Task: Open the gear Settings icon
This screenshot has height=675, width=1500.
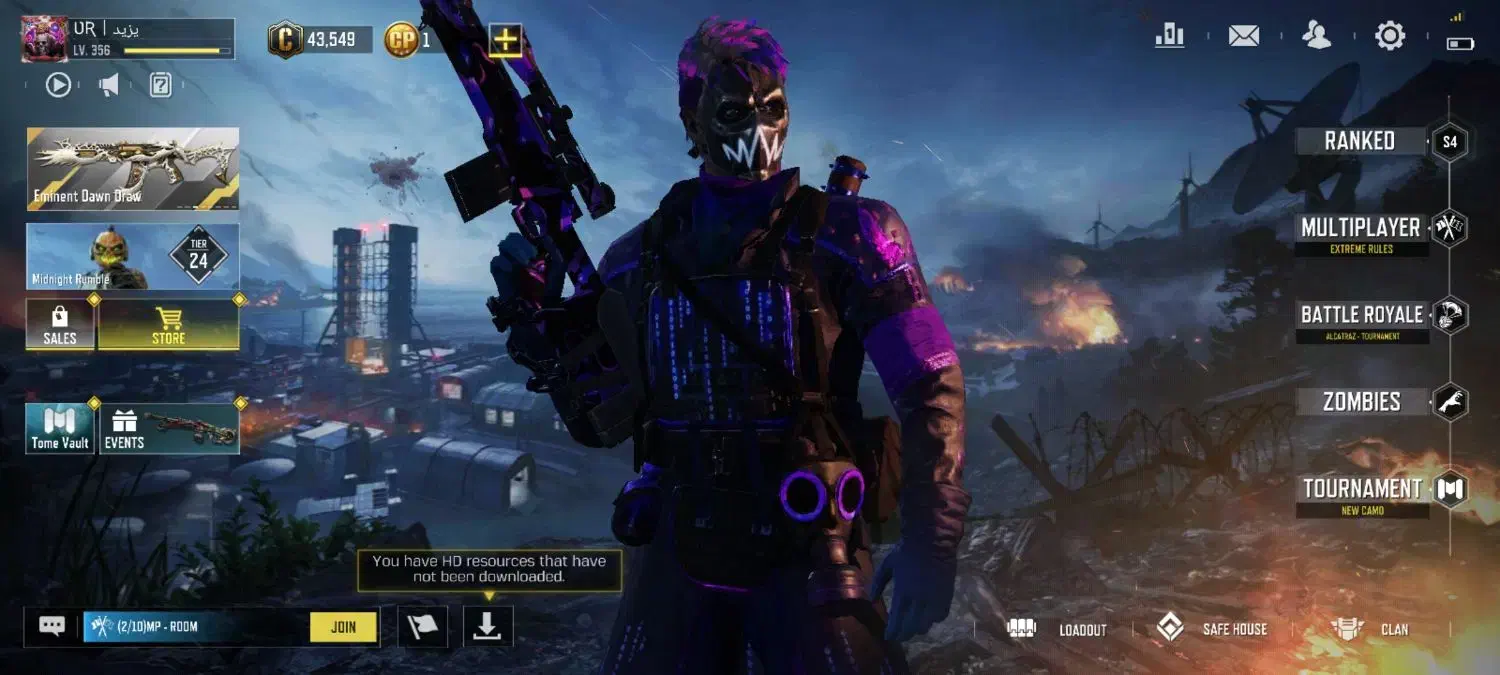Action: click(x=1389, y=37)
